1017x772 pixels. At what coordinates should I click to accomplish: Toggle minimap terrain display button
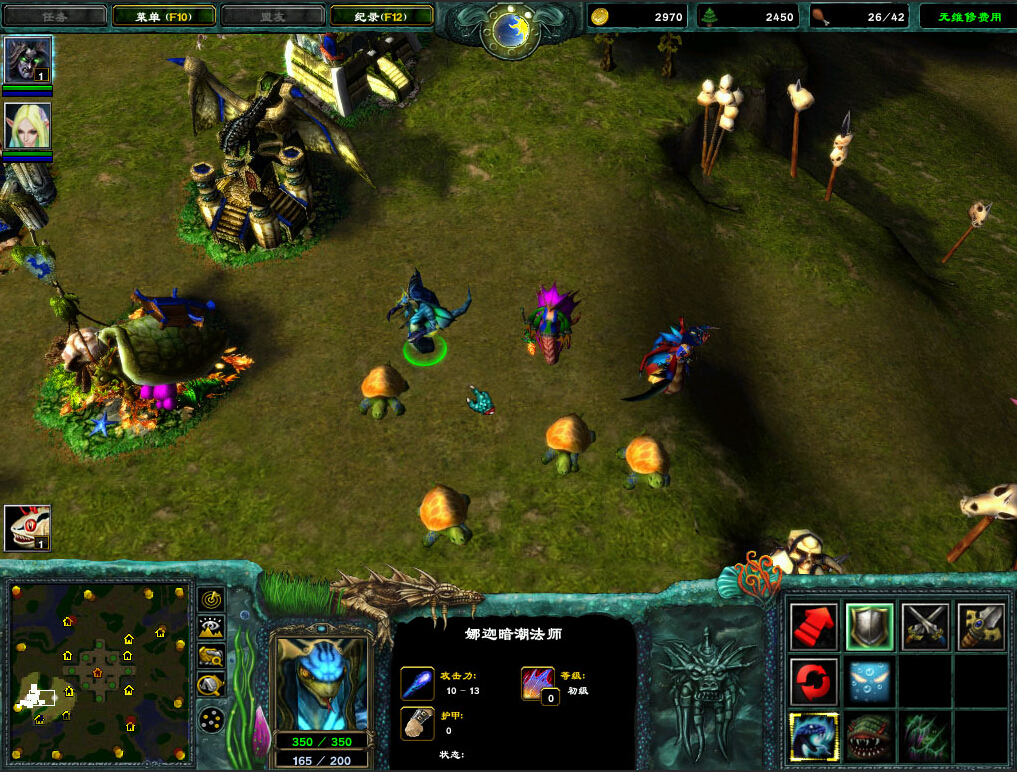click(210, 628)
